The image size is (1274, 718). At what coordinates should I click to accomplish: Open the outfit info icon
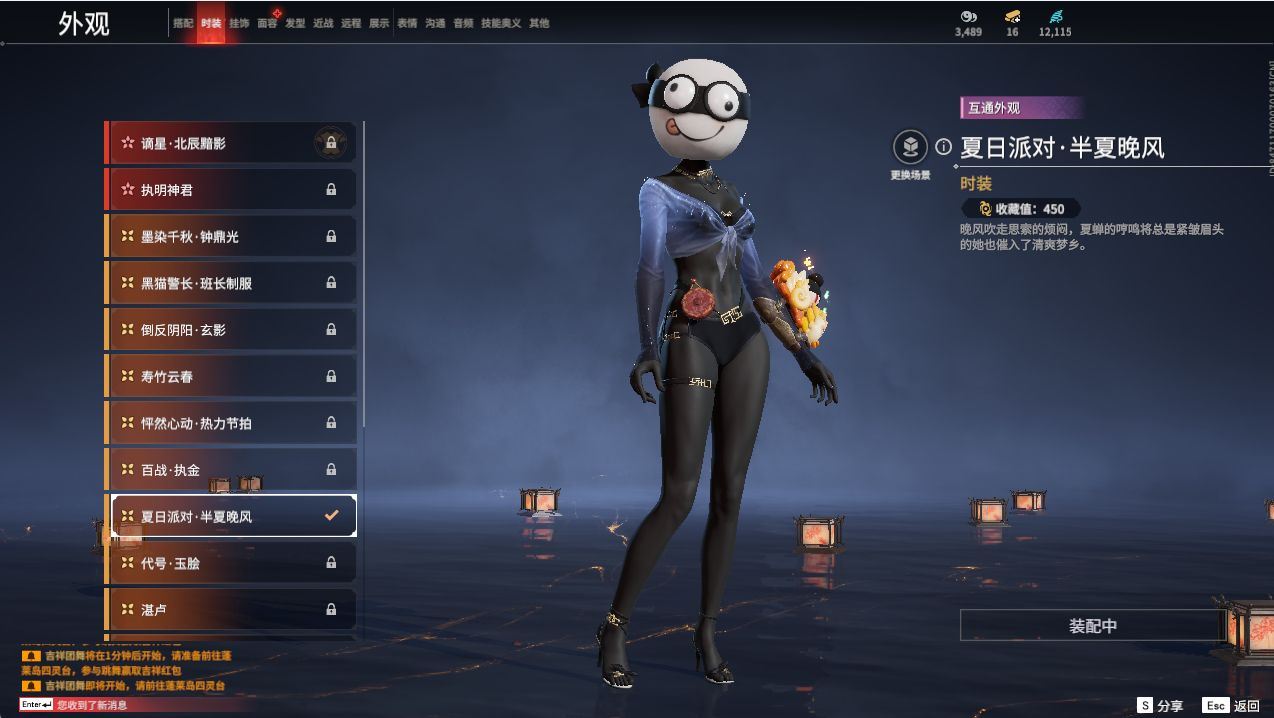point(943,147)
